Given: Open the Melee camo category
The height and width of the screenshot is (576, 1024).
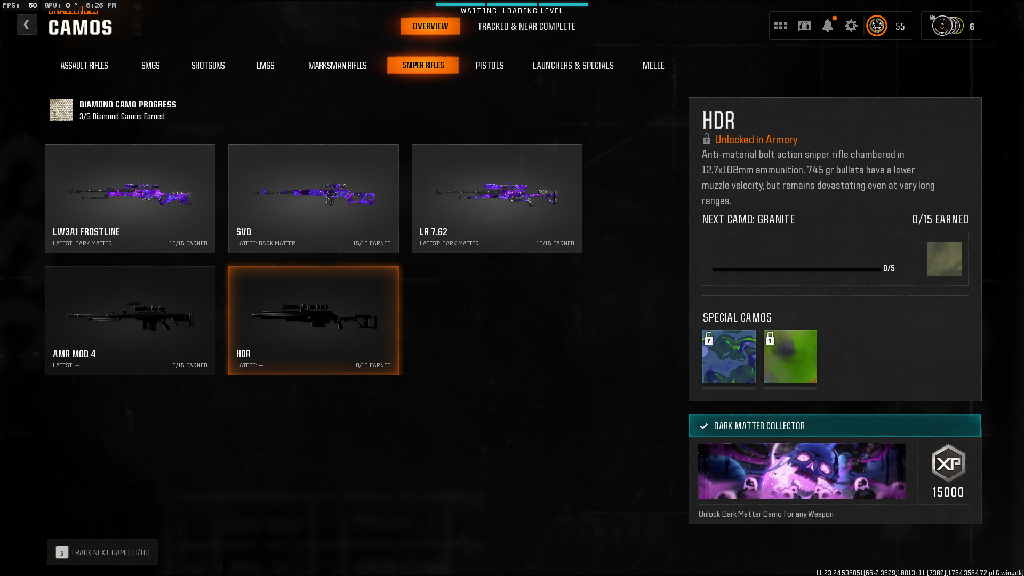Looking at the screenshot, I should [654, 66].
